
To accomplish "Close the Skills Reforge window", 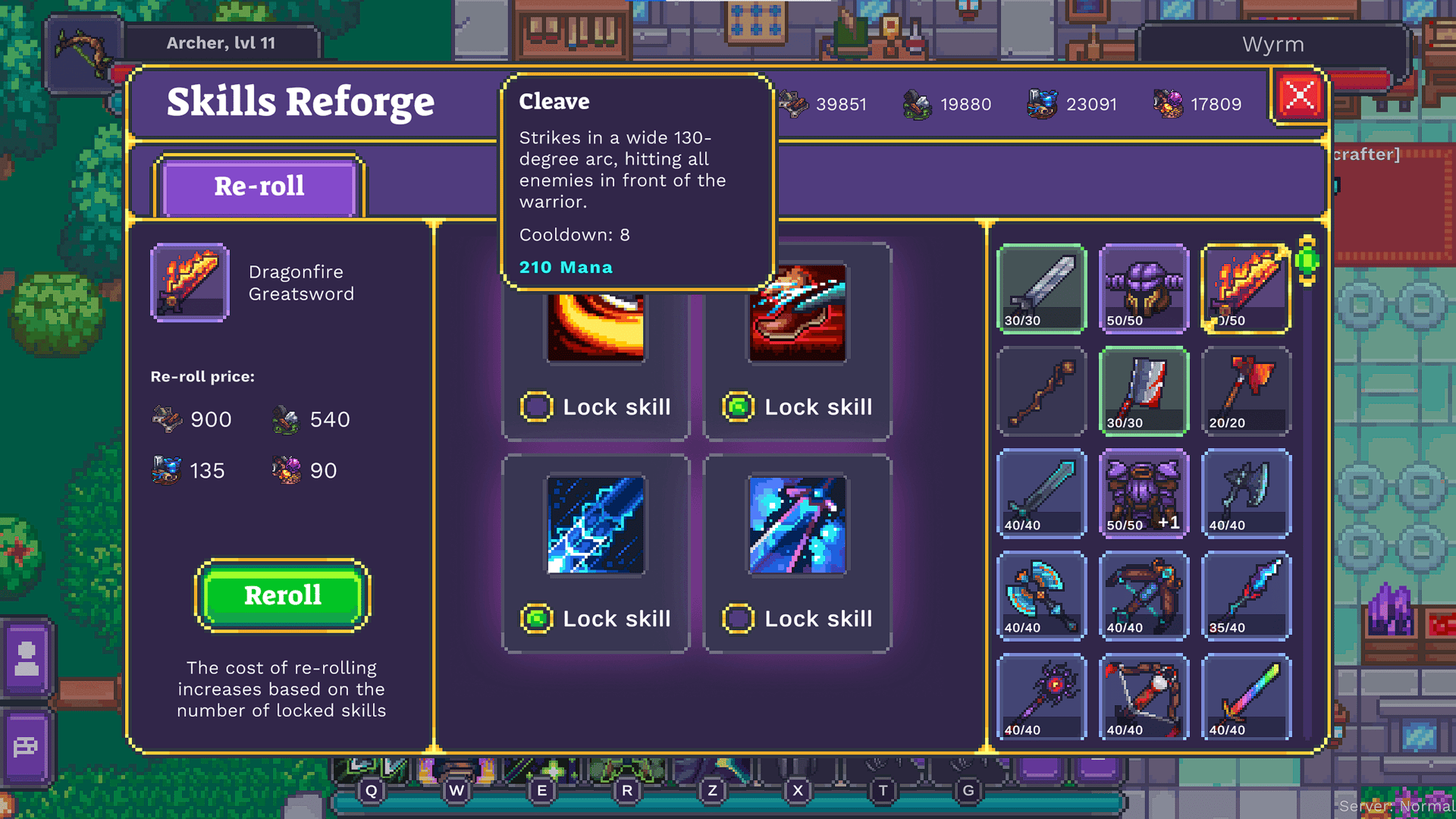I will click(1298, 96).
